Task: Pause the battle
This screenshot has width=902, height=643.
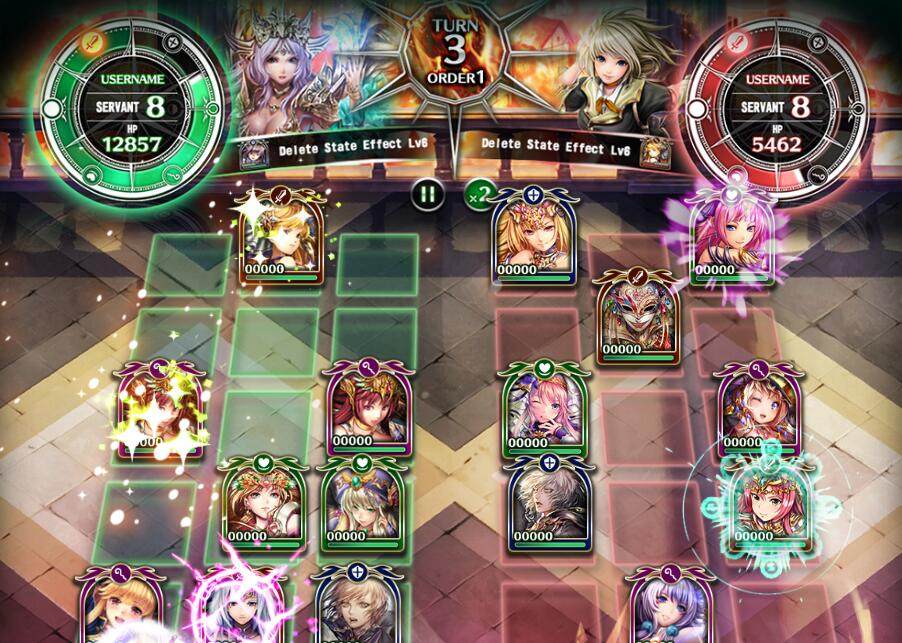Action: coord(428,194)
